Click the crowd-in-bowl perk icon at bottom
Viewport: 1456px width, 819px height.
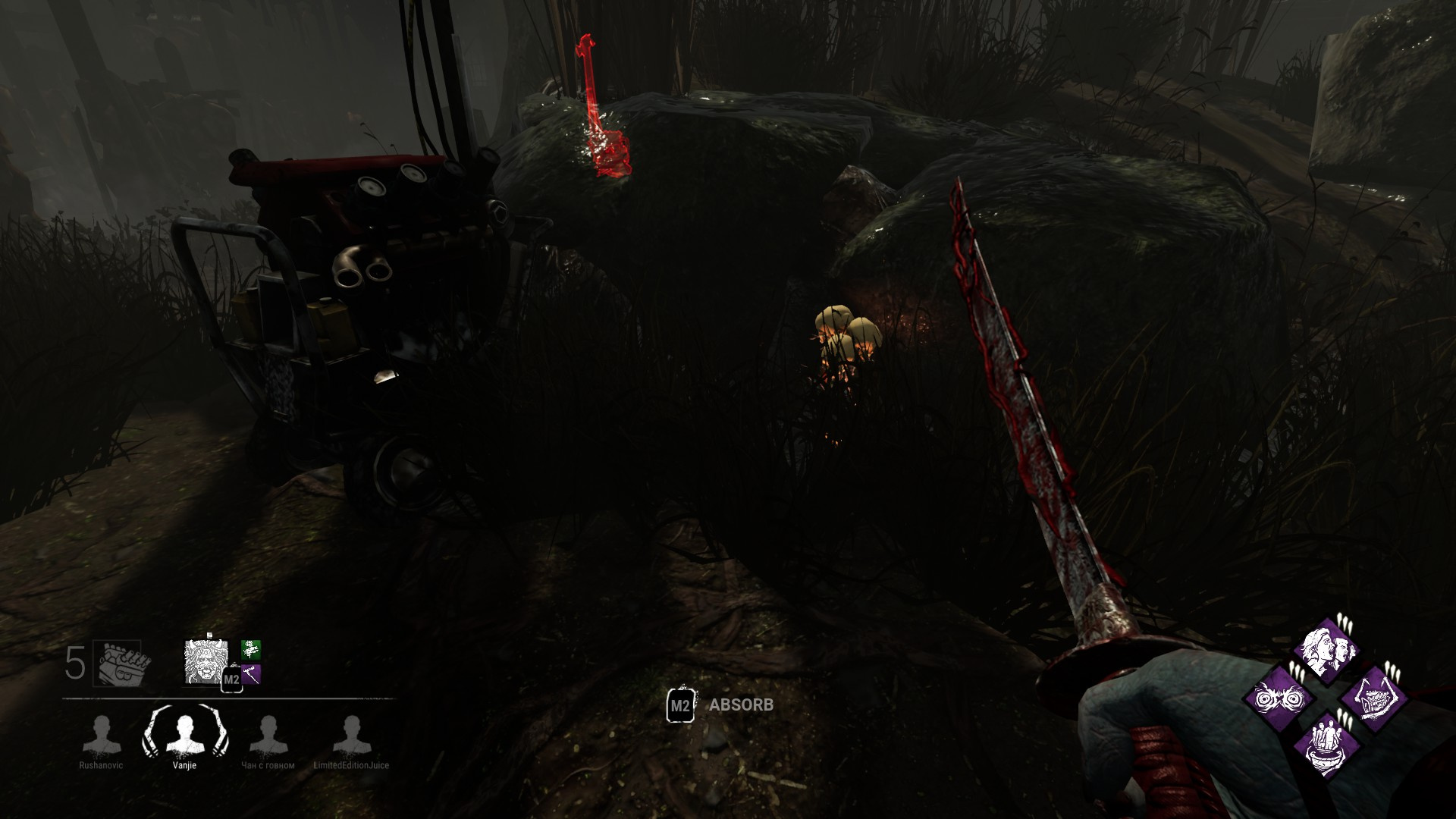coord(1328,744)
